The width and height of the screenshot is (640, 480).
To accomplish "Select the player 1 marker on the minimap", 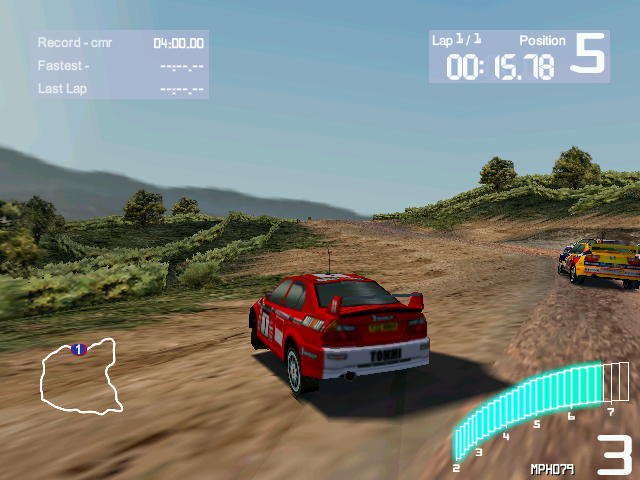I will pos(78,349).
